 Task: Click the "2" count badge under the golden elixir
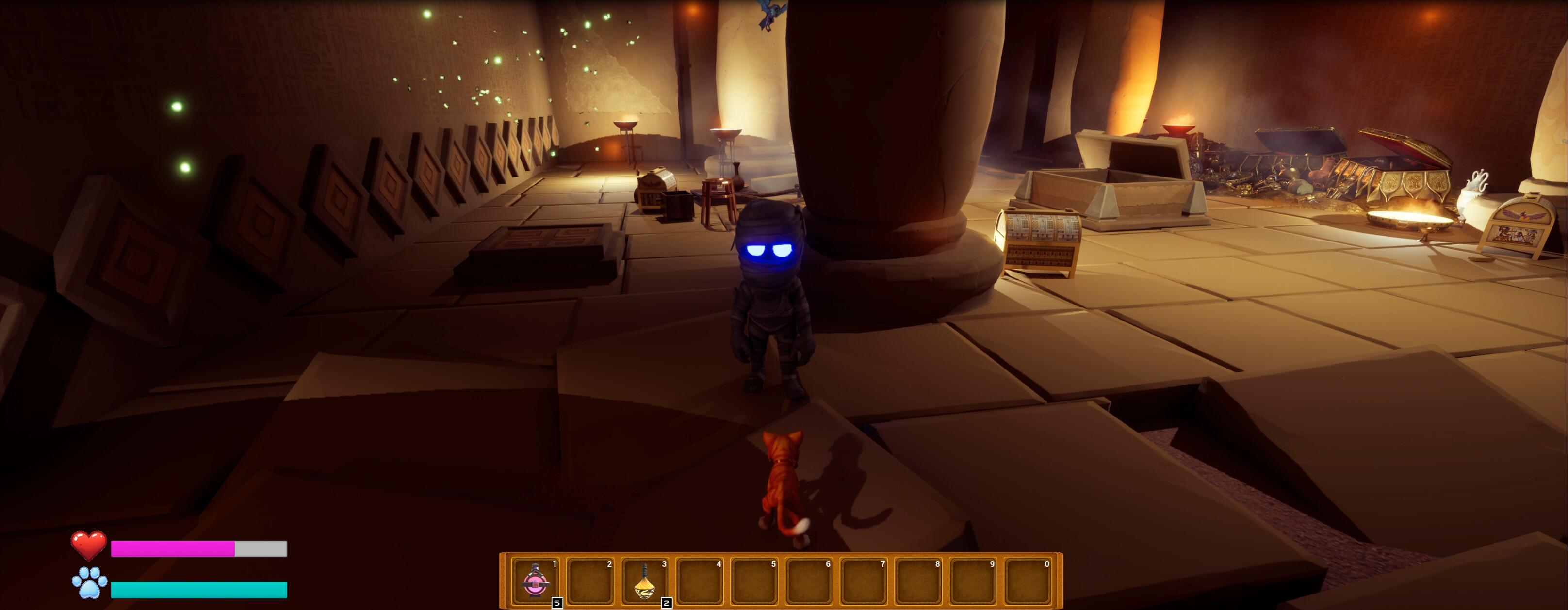pyautogui.click(x=666, y=604)
